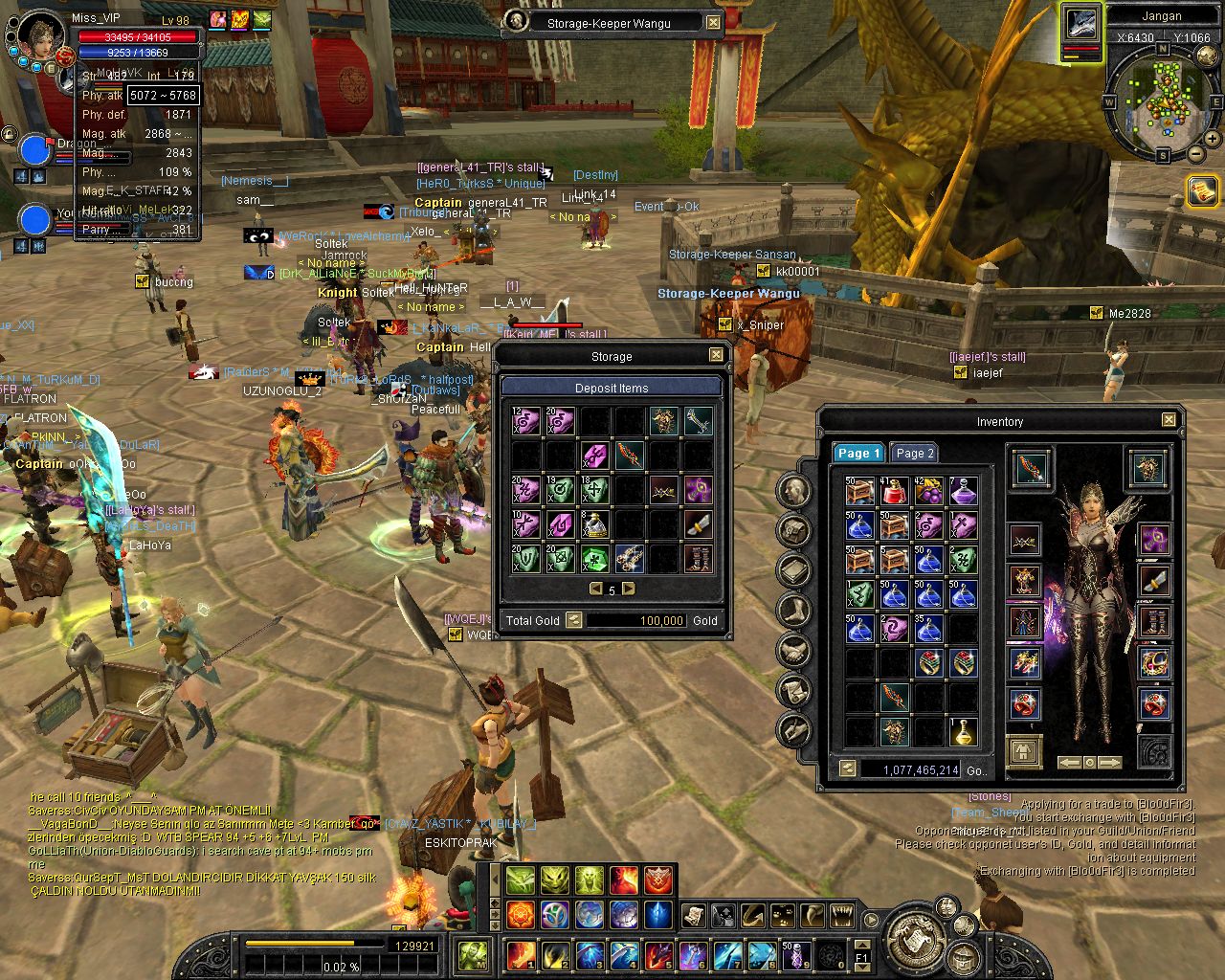1225x980 pixels.
Task: Go to the next storage page
Action: (x=629, y=589)
